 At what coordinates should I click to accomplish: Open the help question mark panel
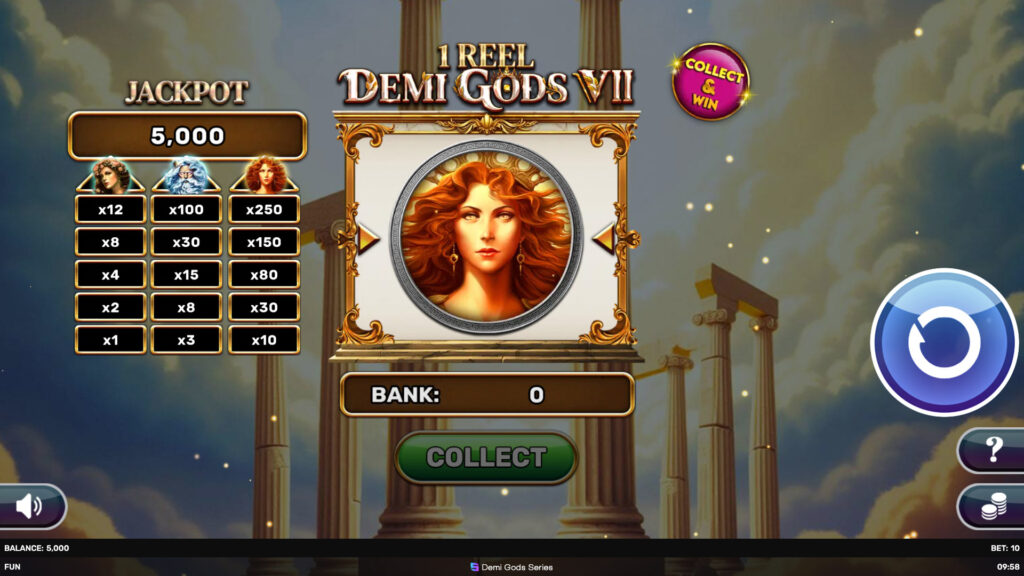point(993,450)
